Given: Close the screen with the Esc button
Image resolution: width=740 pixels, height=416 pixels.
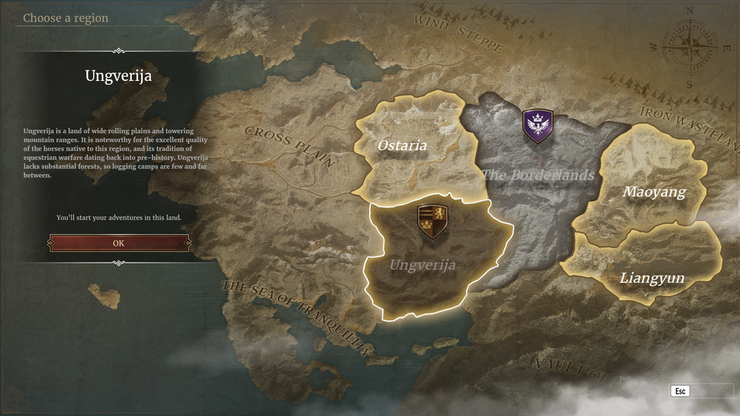Looking at the screenshot, I should click(x=681, y=390).
